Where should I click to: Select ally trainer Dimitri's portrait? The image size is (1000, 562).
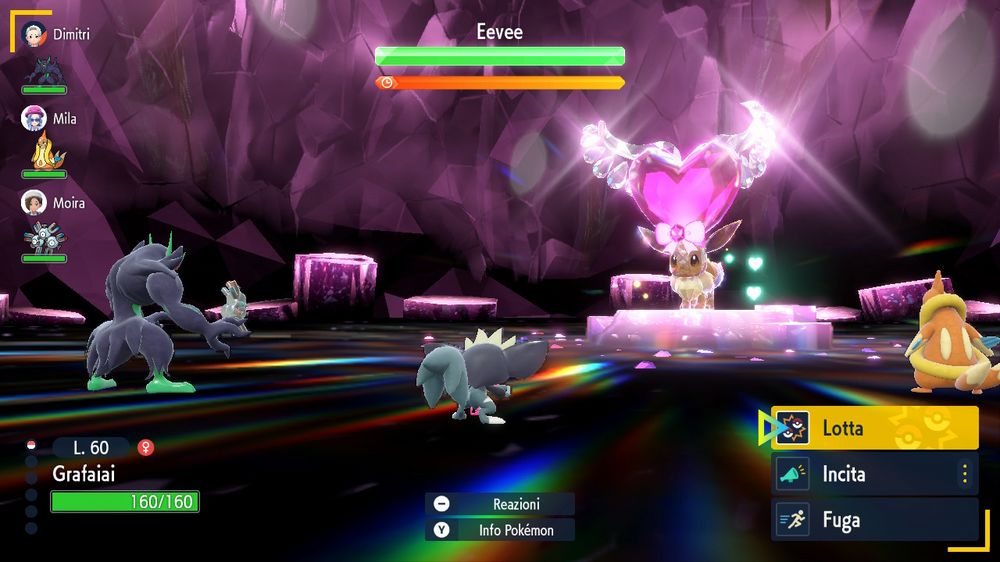(35, 33)
